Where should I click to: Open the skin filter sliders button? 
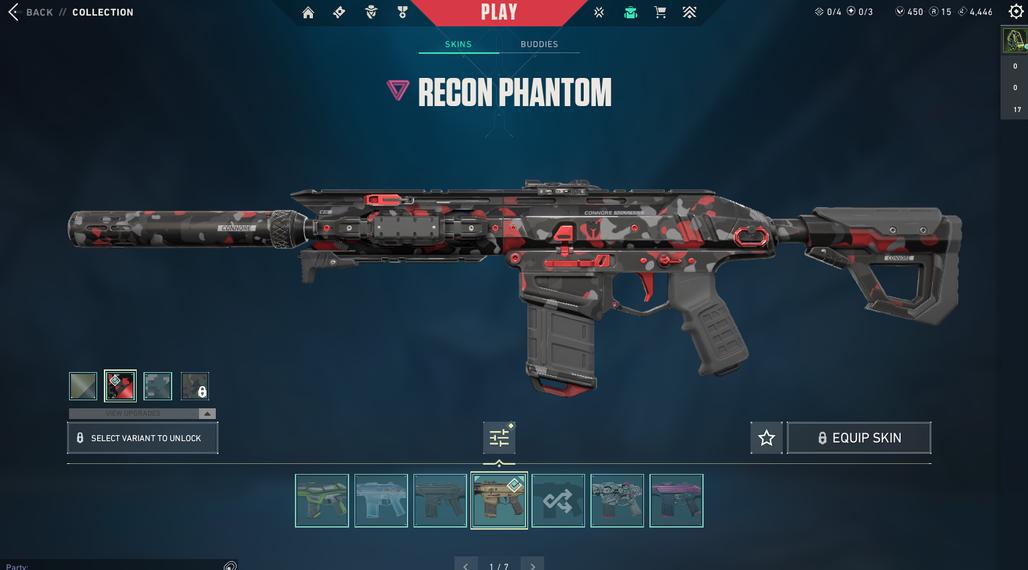pyautogui.click(x=499, y=438)
